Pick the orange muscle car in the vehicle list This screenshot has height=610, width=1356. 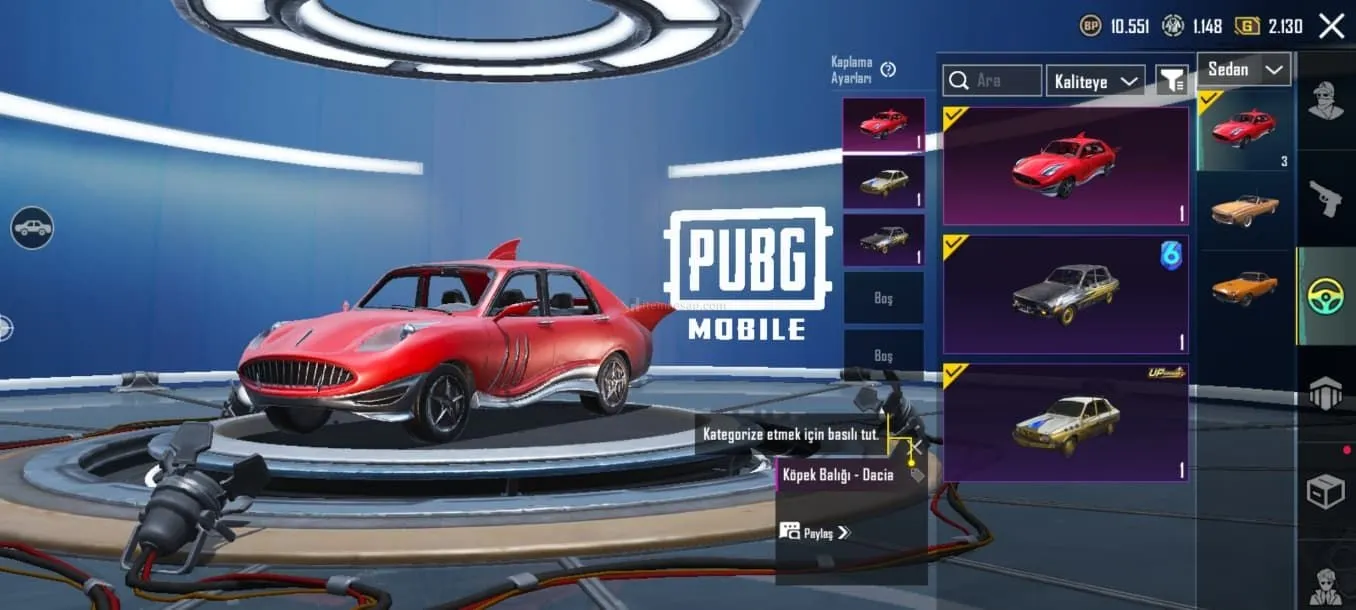coord(1244,288)
